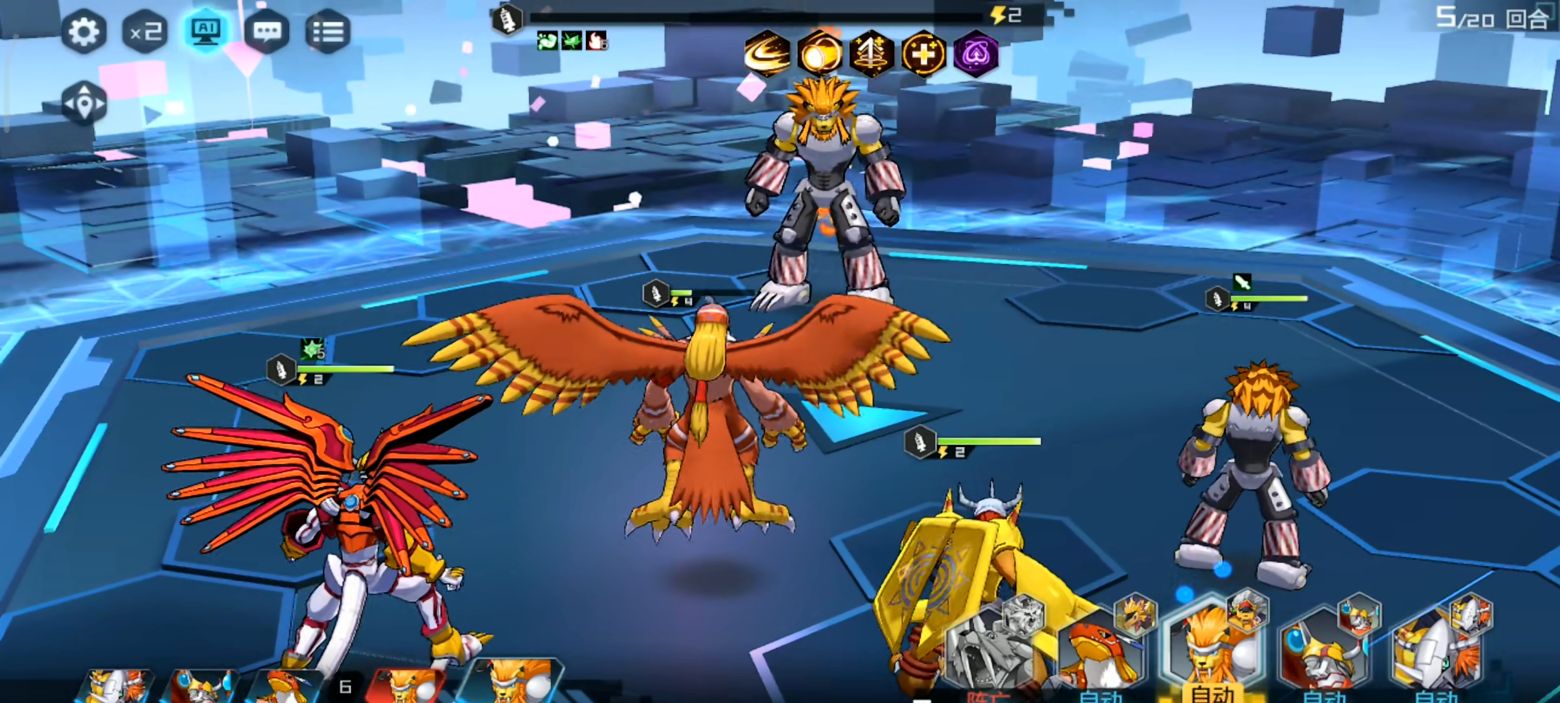Open the list menu icon
This screenshot has height=703, width=1560.
[x=327, y=32]
